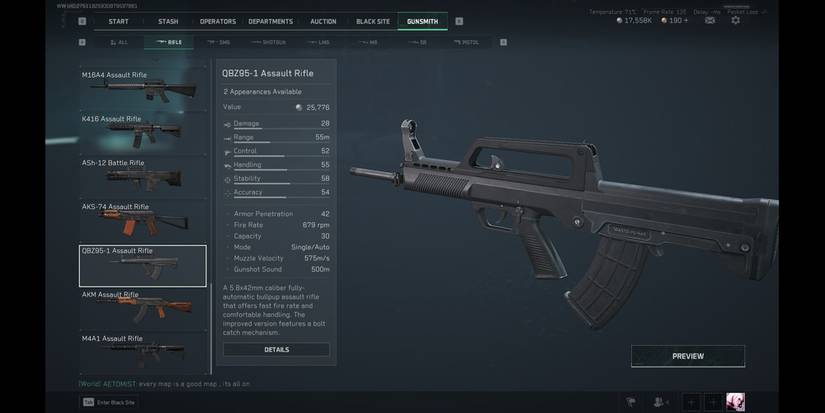Select the M16A4 Assault Rifle

tap(143, 89)
